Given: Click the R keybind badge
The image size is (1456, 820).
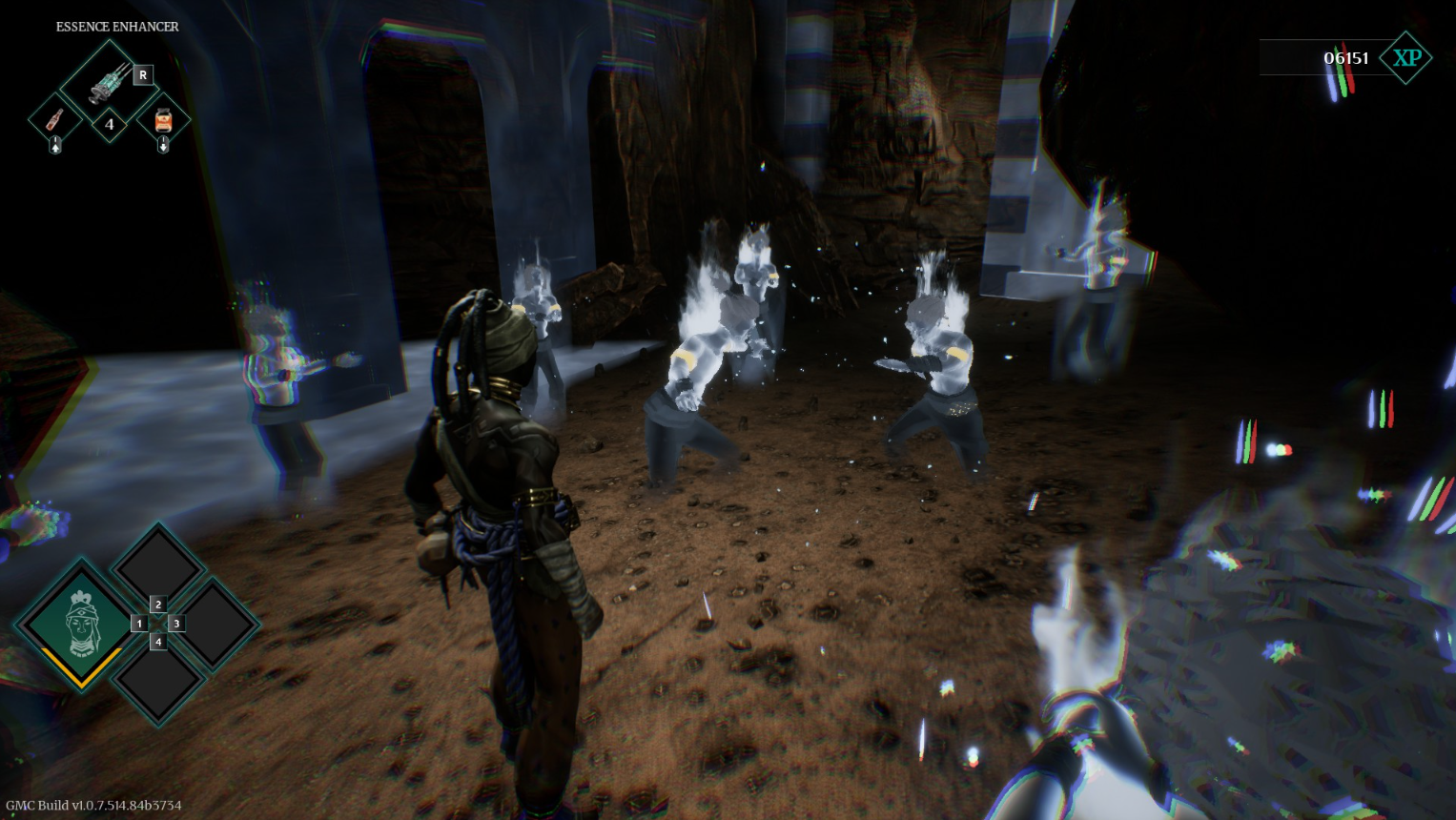Looking at the screenshot, I should point(144,74).
